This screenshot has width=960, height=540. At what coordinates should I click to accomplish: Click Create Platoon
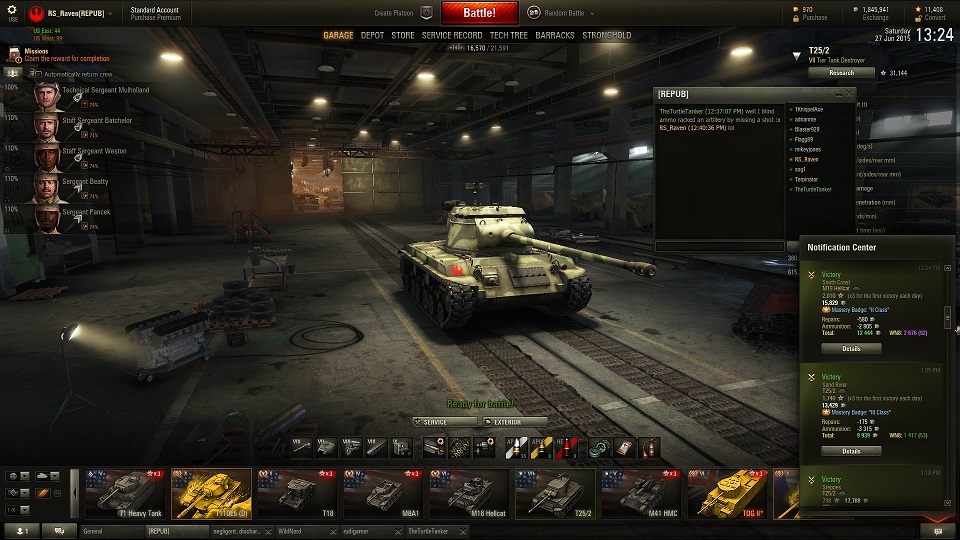point(396,14)
